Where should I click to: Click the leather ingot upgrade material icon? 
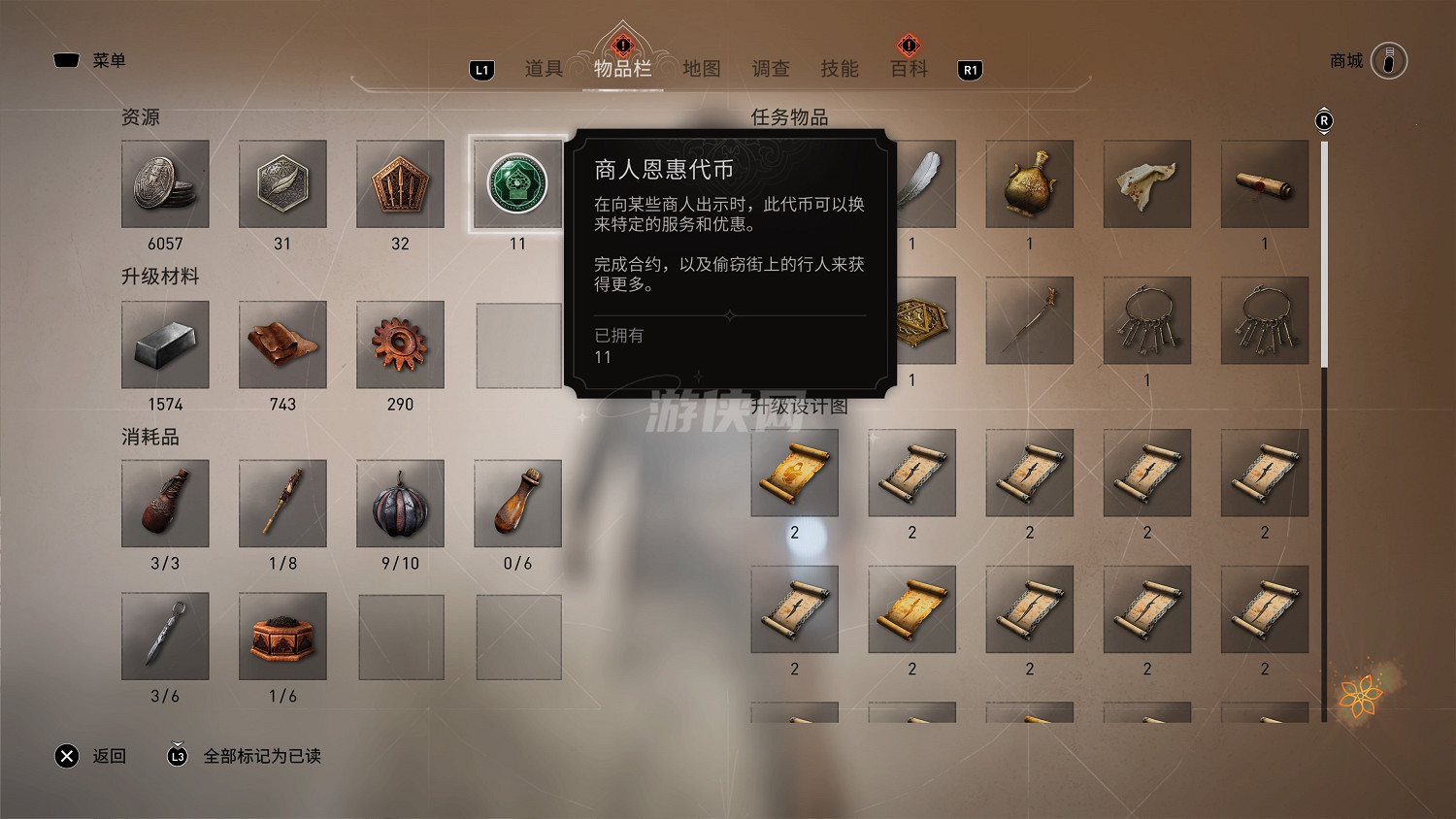pyautogui.click(x=282, y=345)
